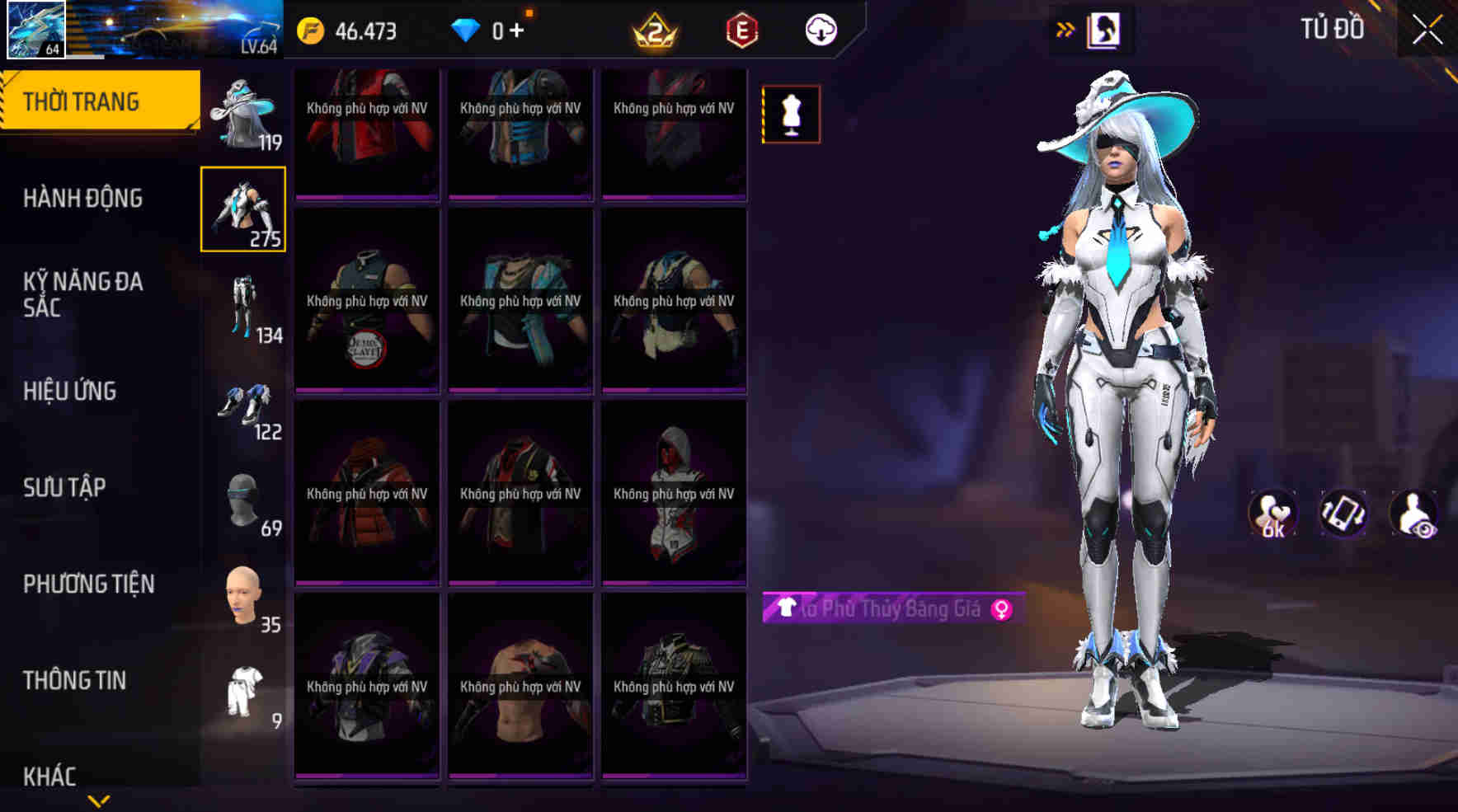Tap the rotate character phone icon
This screenshot has height=812, width=1458.
(1343, 513)
